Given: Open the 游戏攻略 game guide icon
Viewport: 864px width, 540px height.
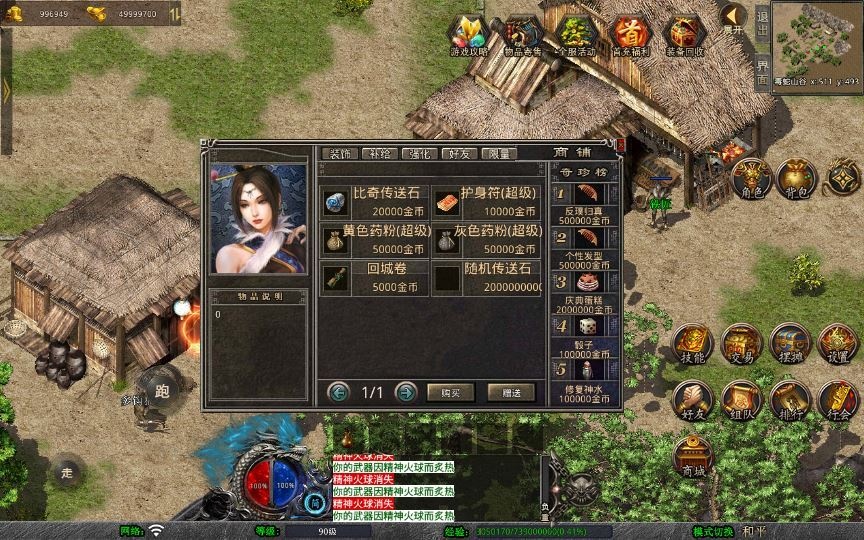Looking at the screenshot, I should click(x=469, y=36).
